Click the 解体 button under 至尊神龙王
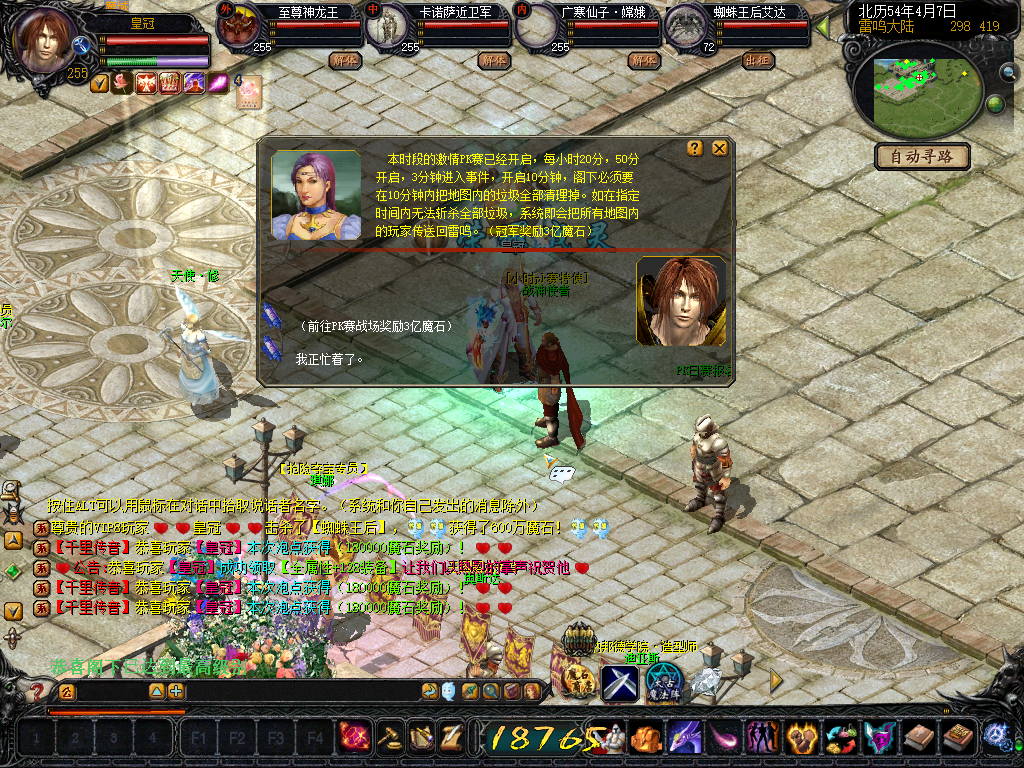The height and width of the screenshot is (768, 1024). tap(343, 60)
